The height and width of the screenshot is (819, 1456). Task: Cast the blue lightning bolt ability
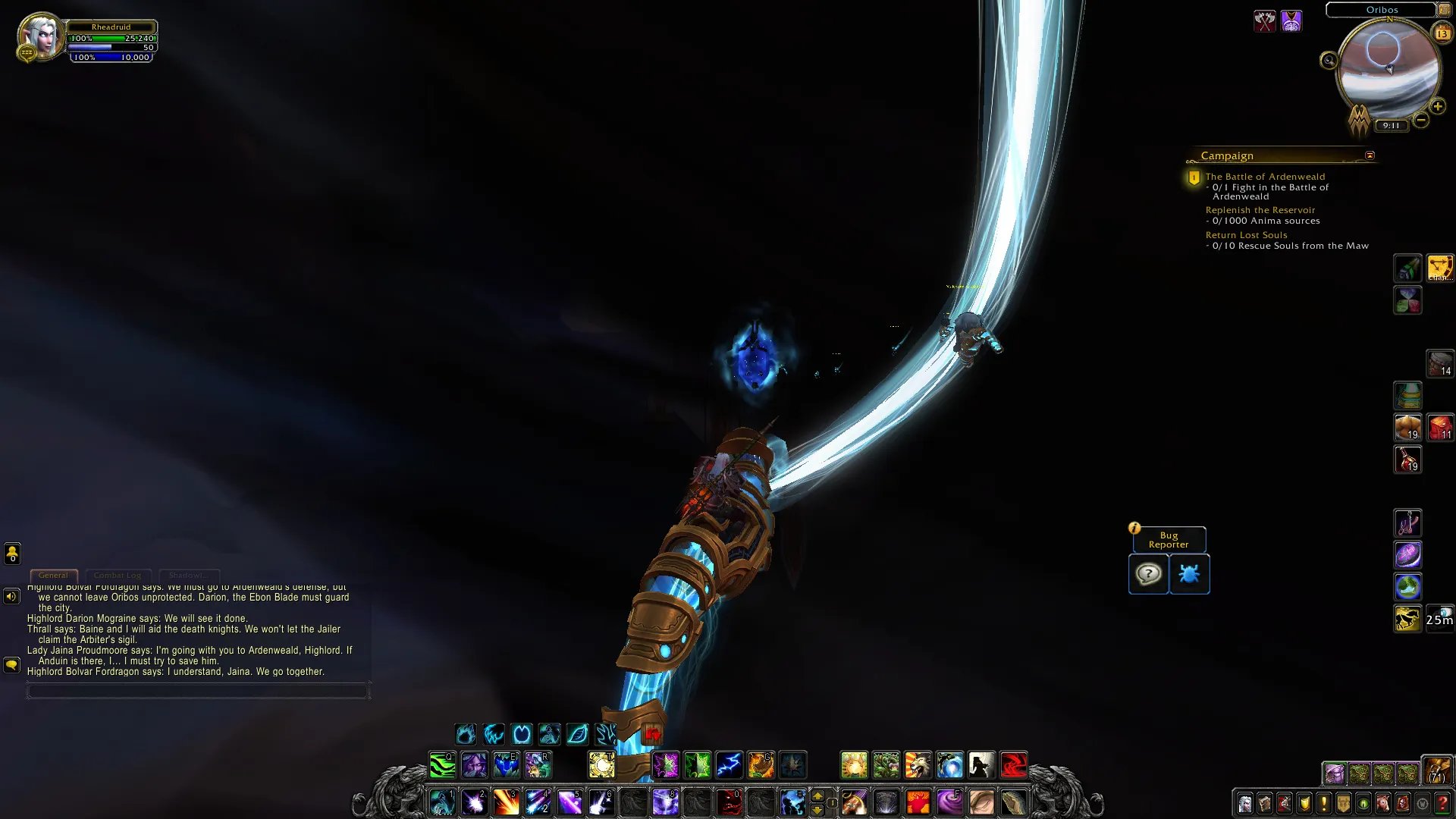pos(729,765)
